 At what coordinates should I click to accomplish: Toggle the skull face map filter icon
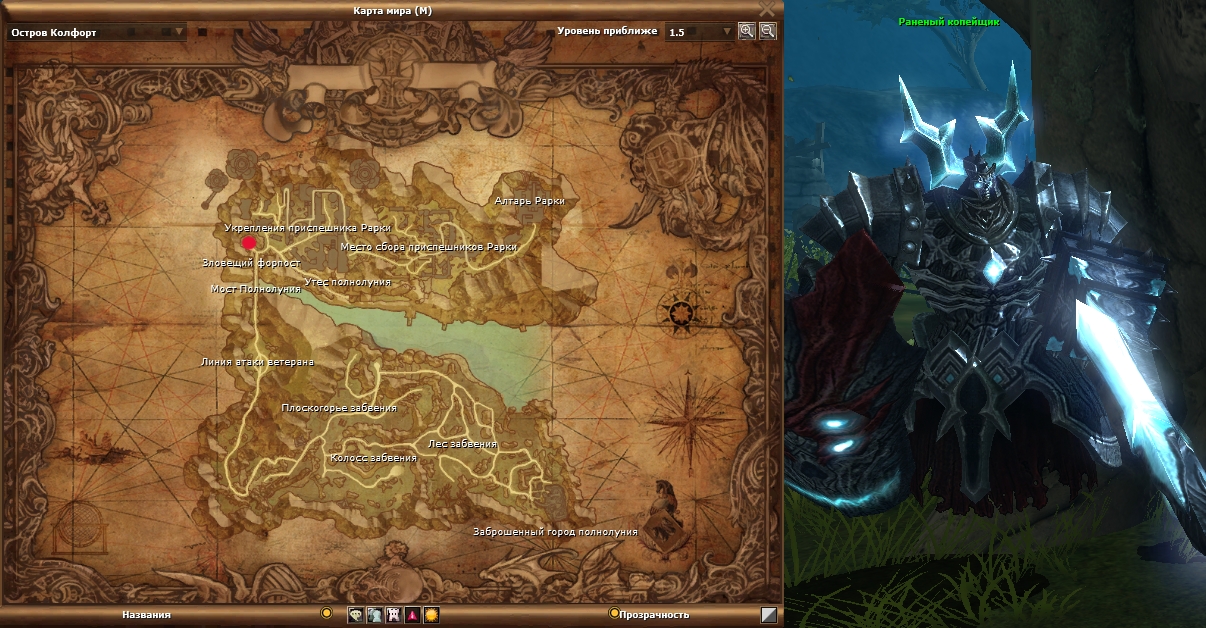click(355, 615)
